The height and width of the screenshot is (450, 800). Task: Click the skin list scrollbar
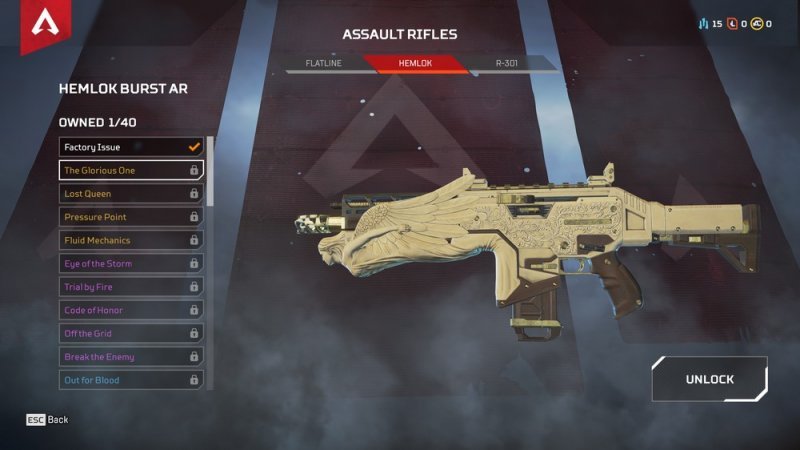click(210, 170)
